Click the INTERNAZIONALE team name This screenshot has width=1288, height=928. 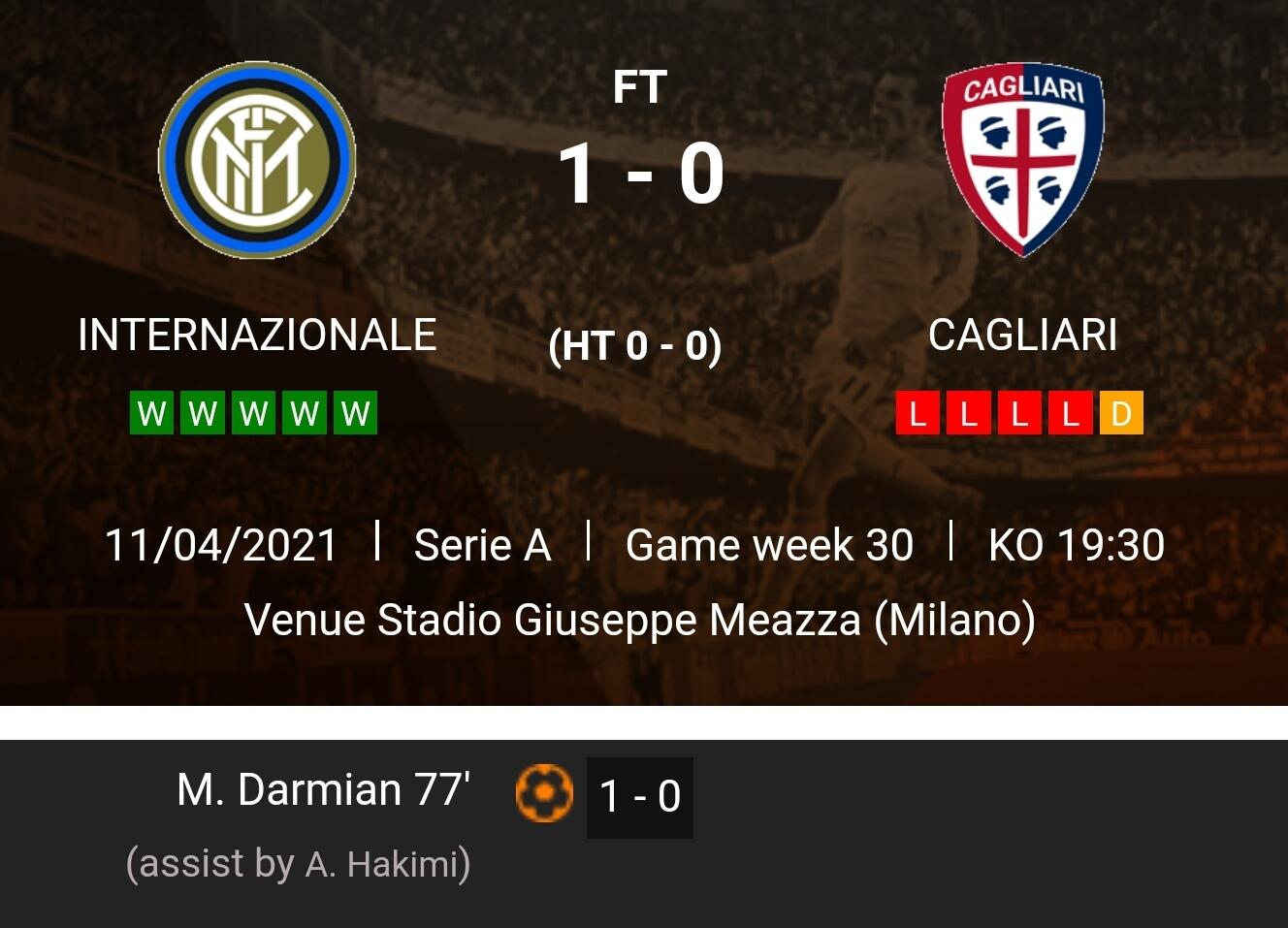(257, 336)
